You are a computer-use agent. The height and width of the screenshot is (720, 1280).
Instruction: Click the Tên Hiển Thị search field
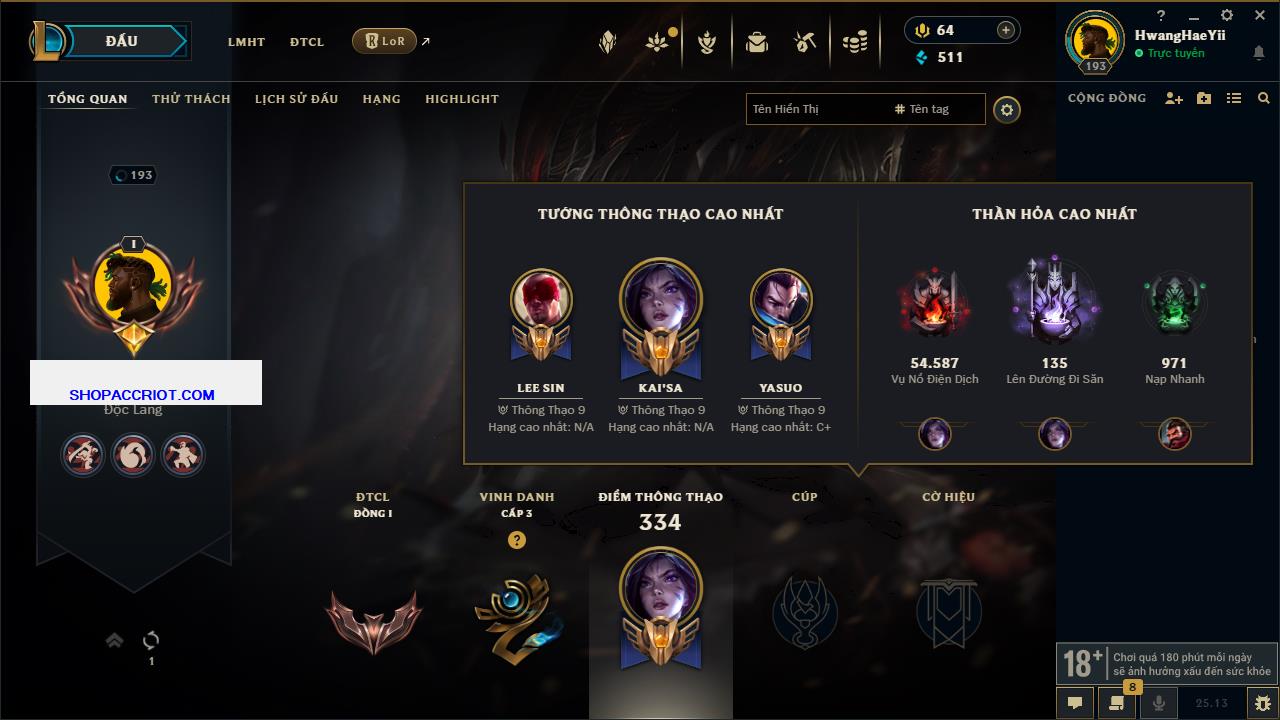[815, 109]
